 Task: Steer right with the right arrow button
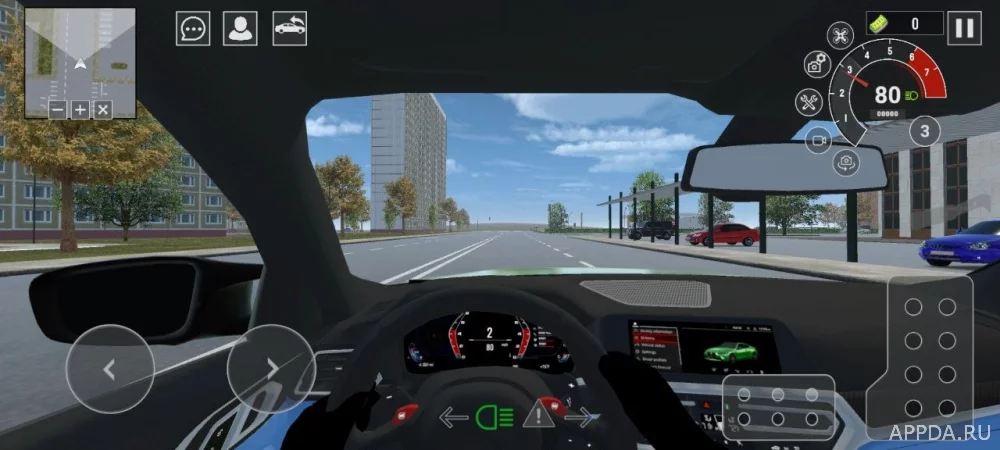point(271,368)
